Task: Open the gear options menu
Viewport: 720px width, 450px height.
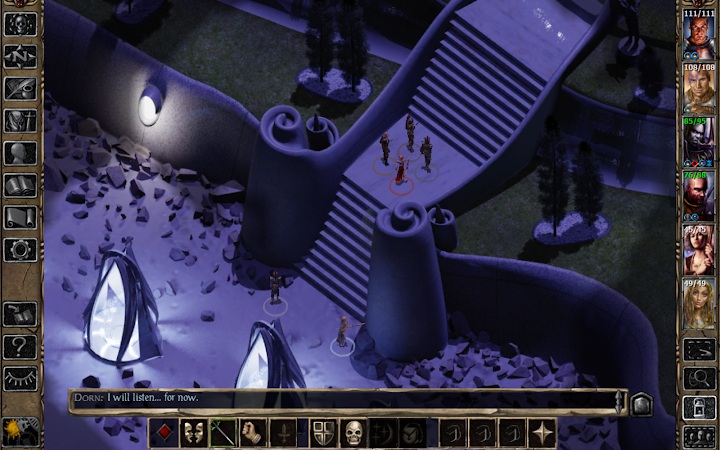Action: (20, 249)
